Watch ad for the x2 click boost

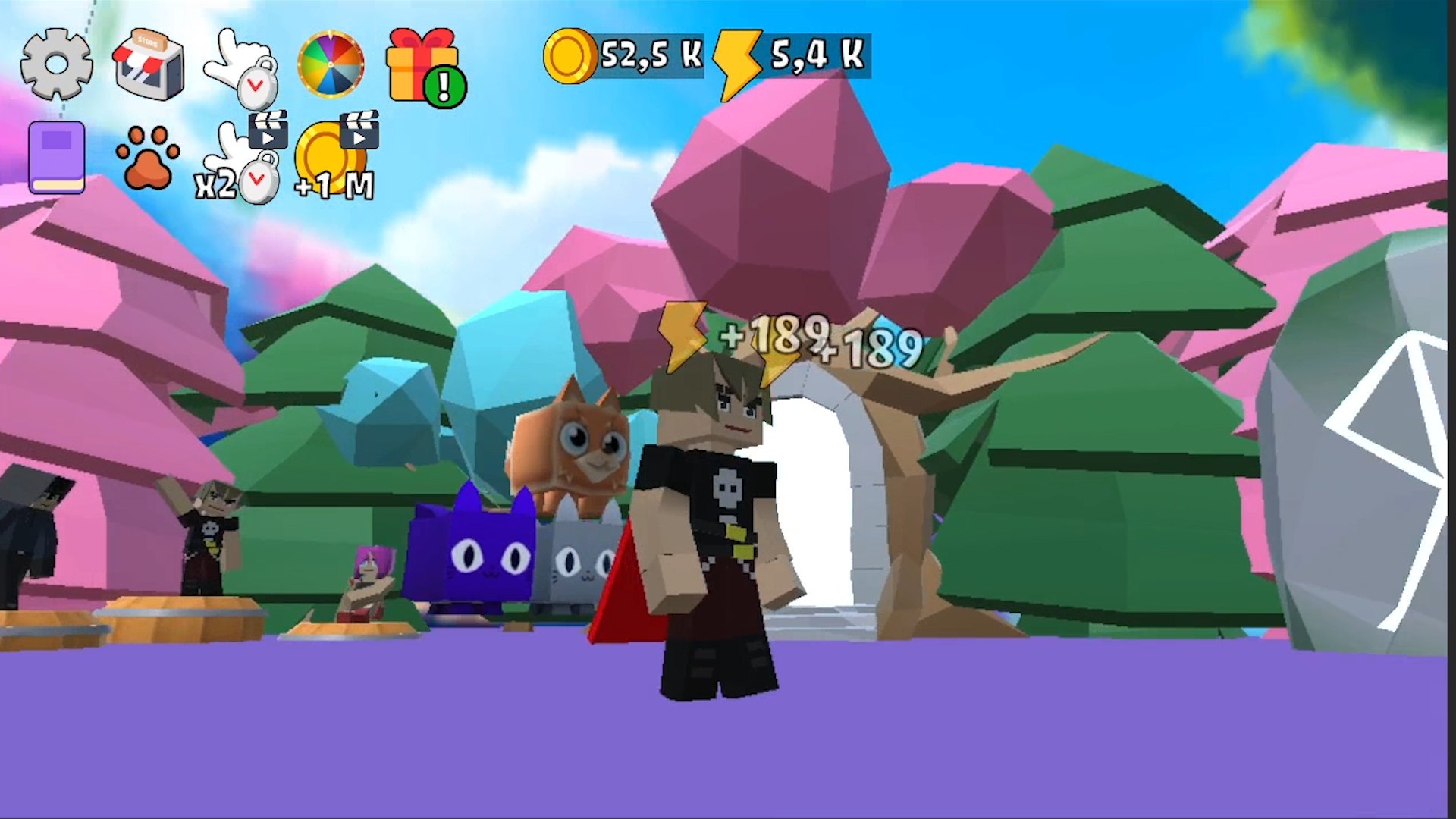[x=235, y=159]
